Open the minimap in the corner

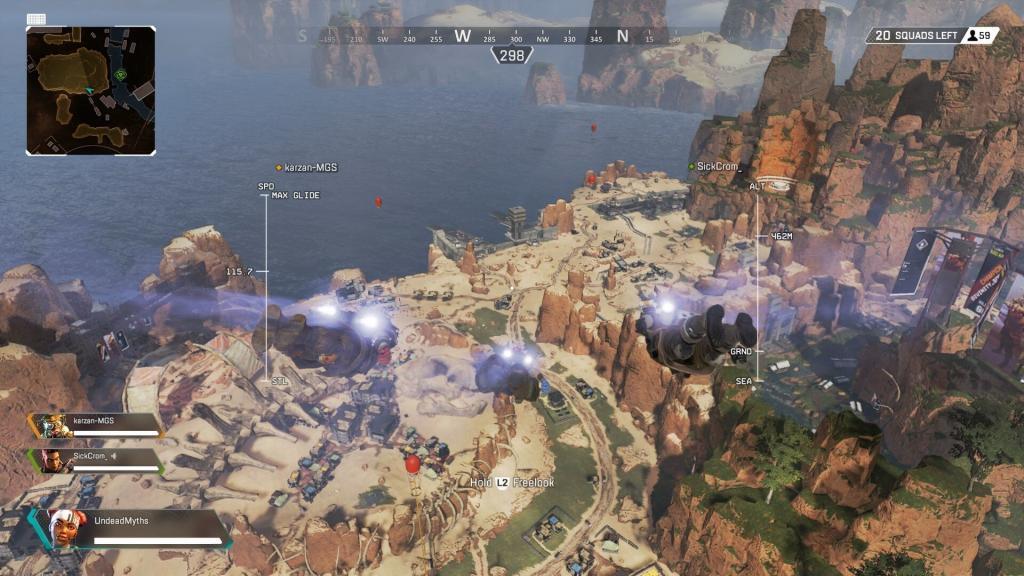91,90
